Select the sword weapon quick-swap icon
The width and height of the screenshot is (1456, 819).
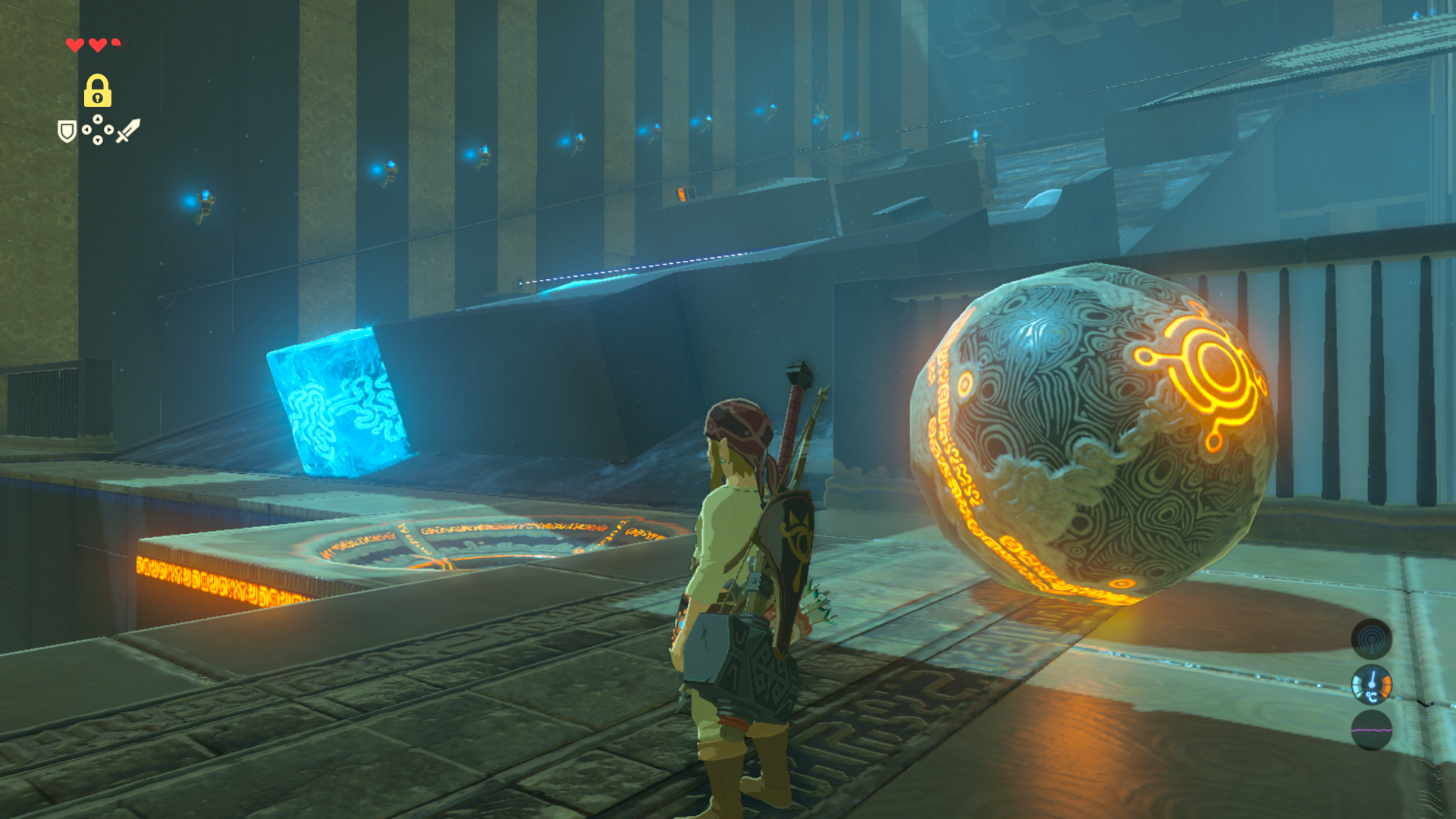click(128, 130)
